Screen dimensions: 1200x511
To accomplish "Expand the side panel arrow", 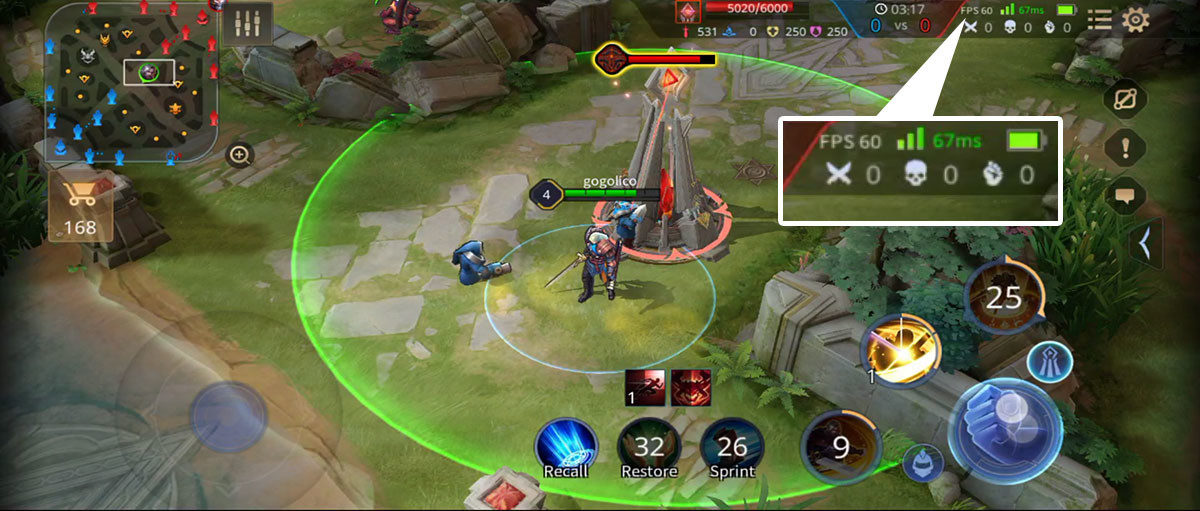I will tap(1144, 243).
